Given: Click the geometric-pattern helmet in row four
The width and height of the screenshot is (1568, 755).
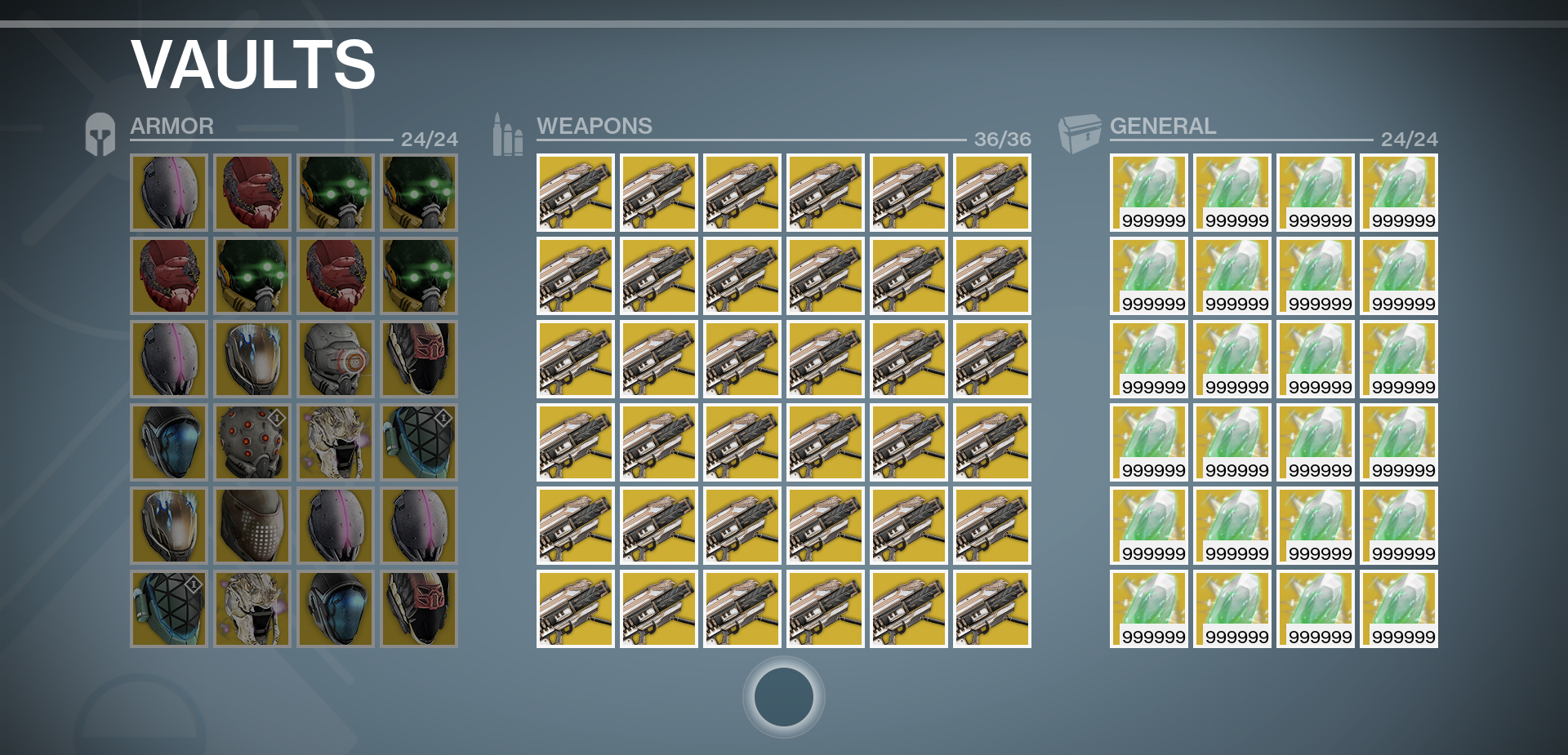Looking at the screenshot, I should (x=418, y=442).
